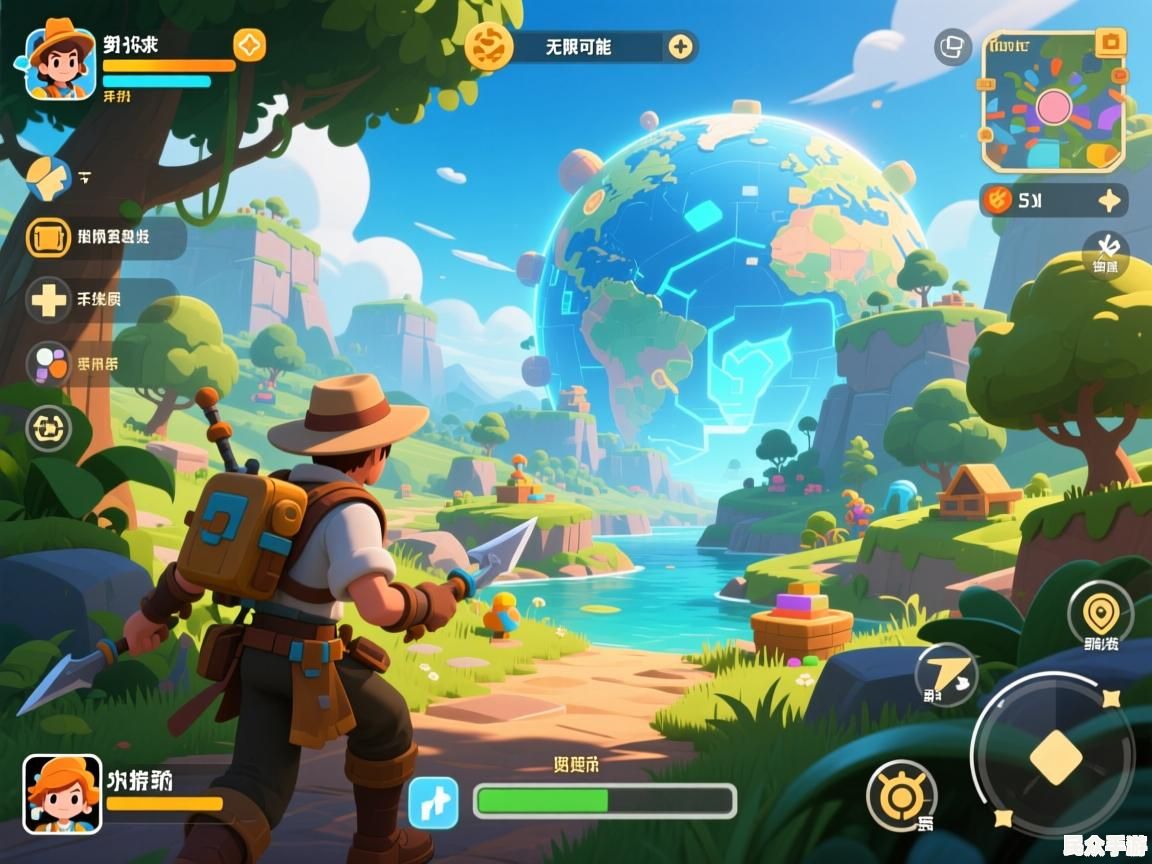Click the round refresh-arrows icon on left
Image resolution: width=1152 pixels, height=864 pixels.
pos(48,429)
